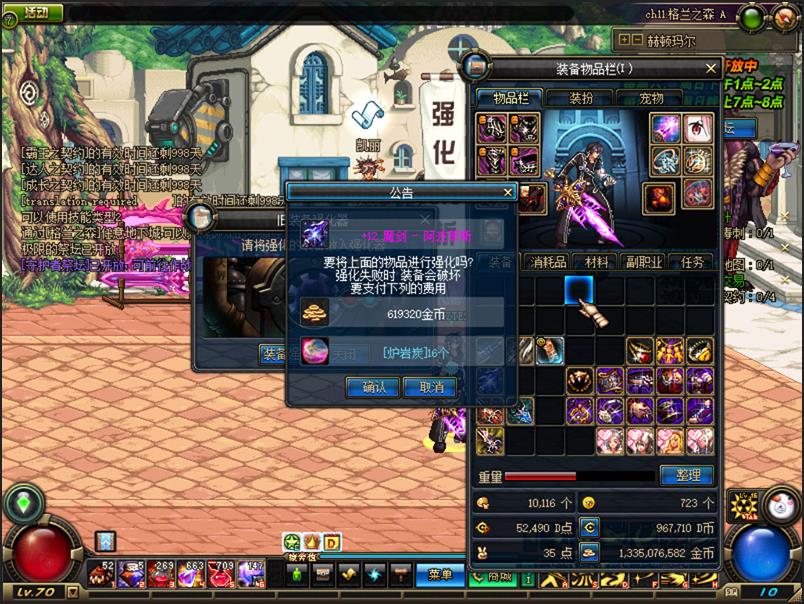Open the 副职业 sub-profession category

(x=645, y=262)
